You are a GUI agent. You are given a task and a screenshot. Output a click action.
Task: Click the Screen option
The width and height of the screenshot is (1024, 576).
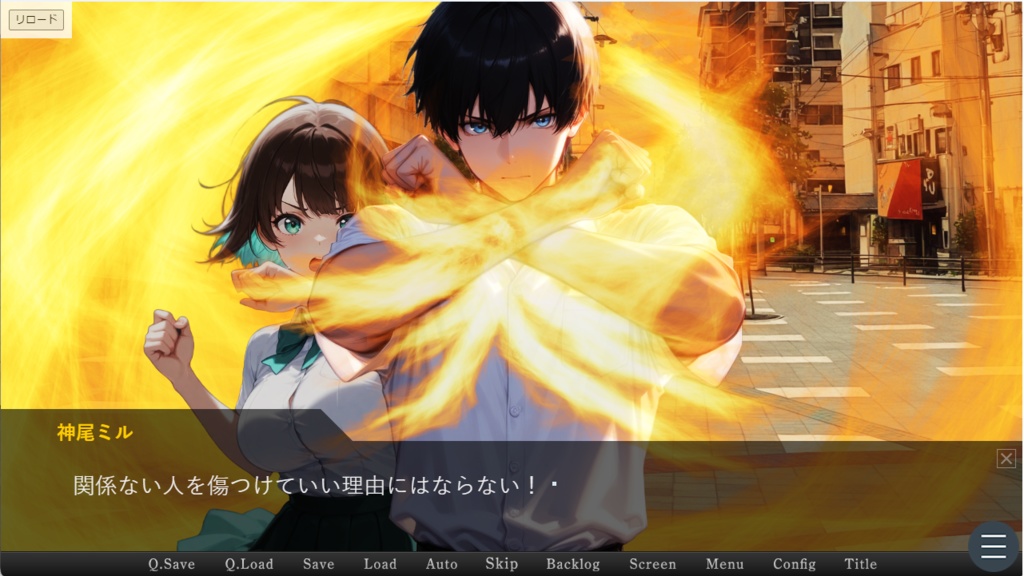point(652,564)
